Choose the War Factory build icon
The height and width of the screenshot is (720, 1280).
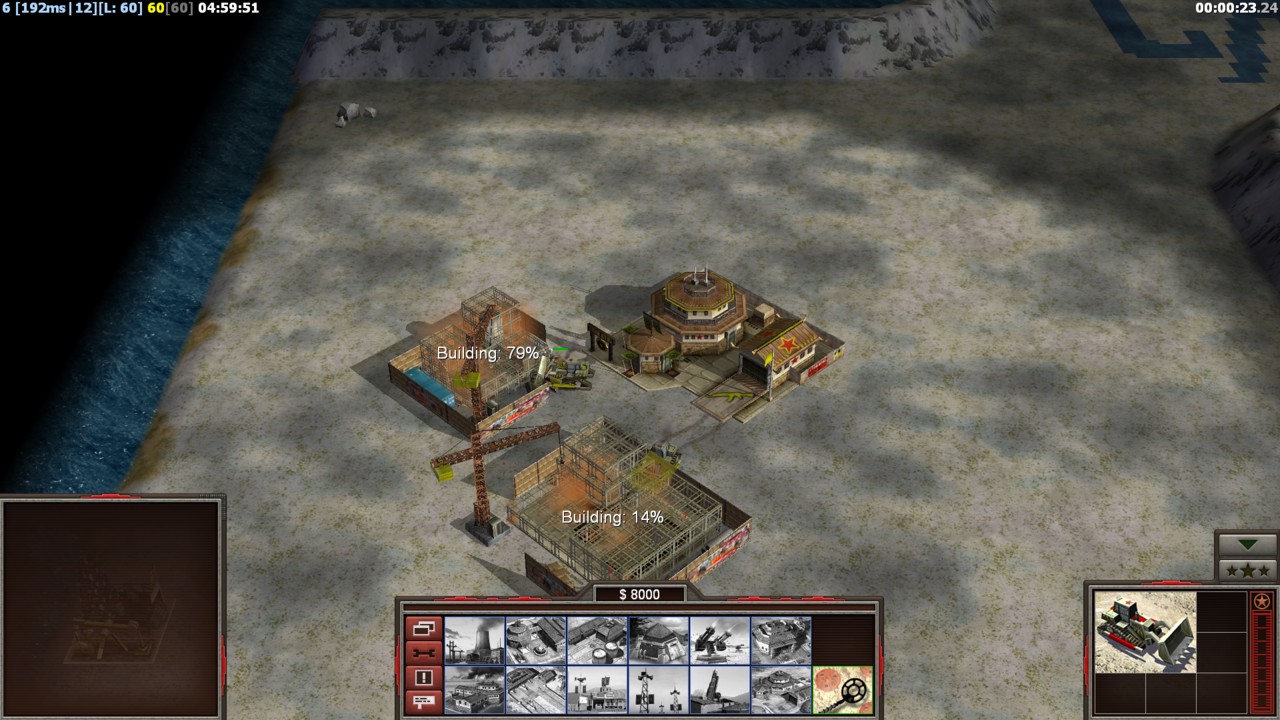click(x=781, y=640)
